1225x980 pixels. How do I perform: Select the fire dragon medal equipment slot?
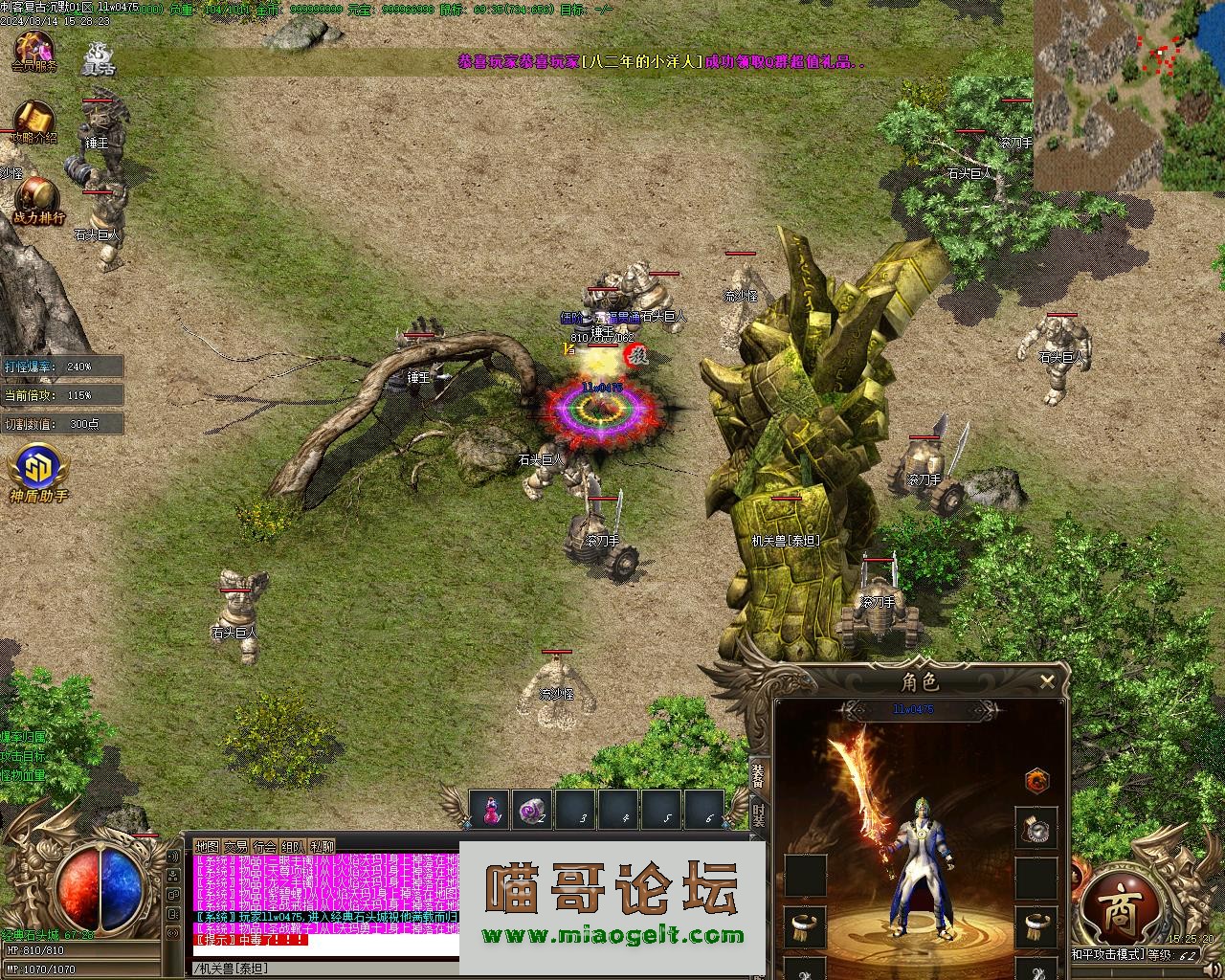1037,780
